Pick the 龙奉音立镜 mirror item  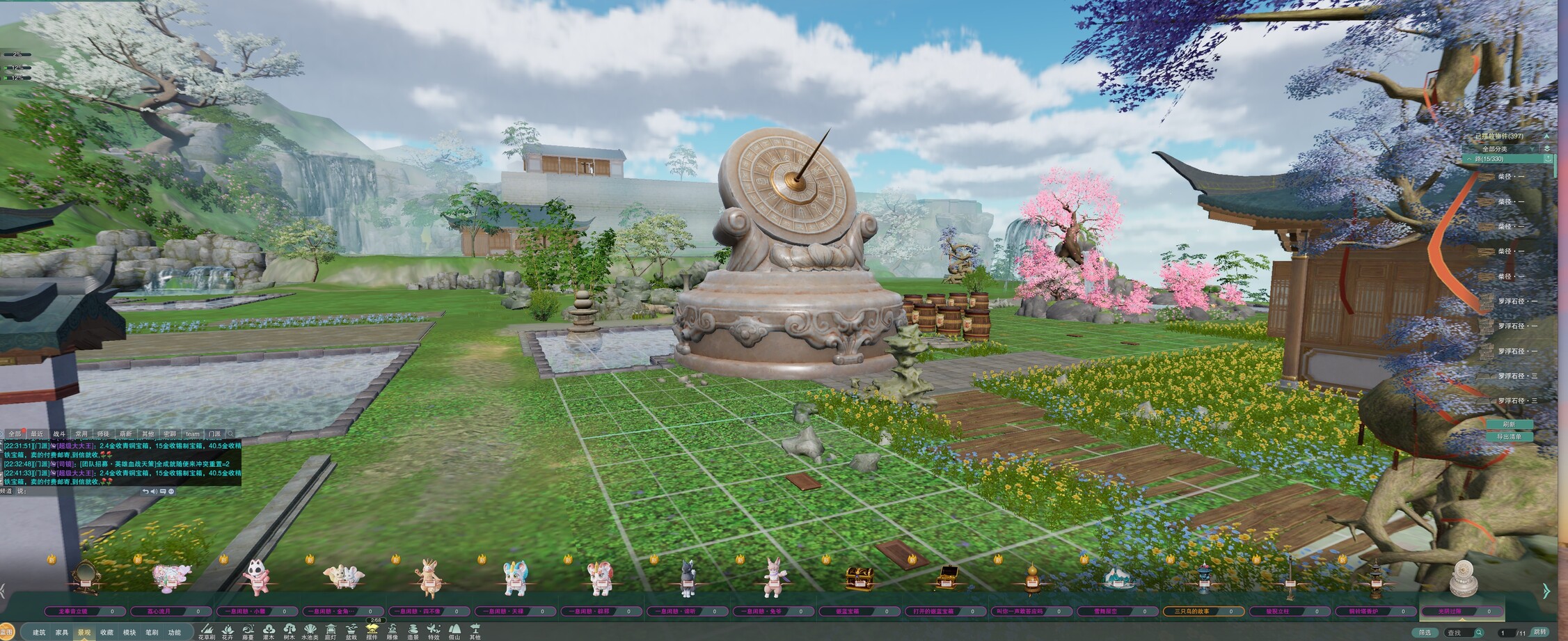[x=86, y=579]
